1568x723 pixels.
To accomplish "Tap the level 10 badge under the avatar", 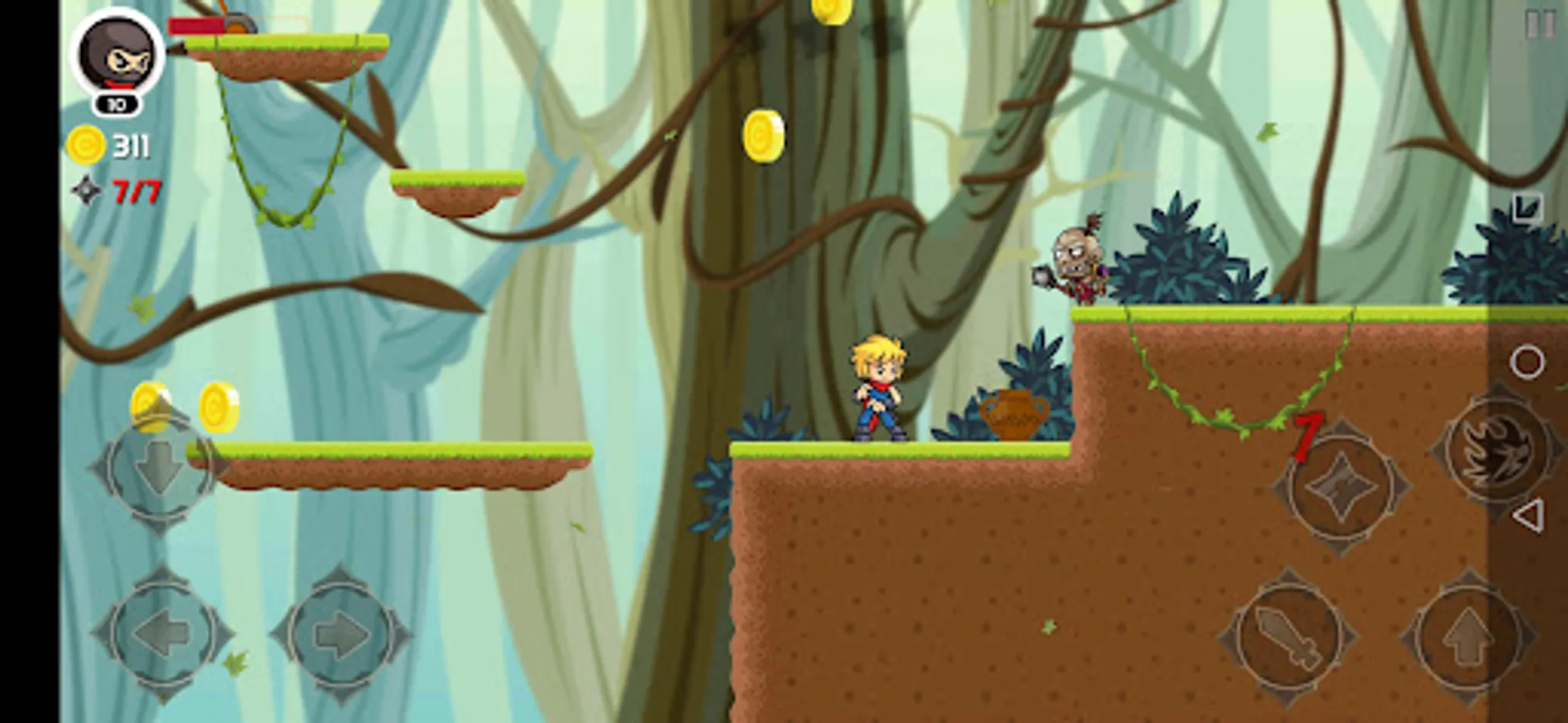I will click(116, 103).
